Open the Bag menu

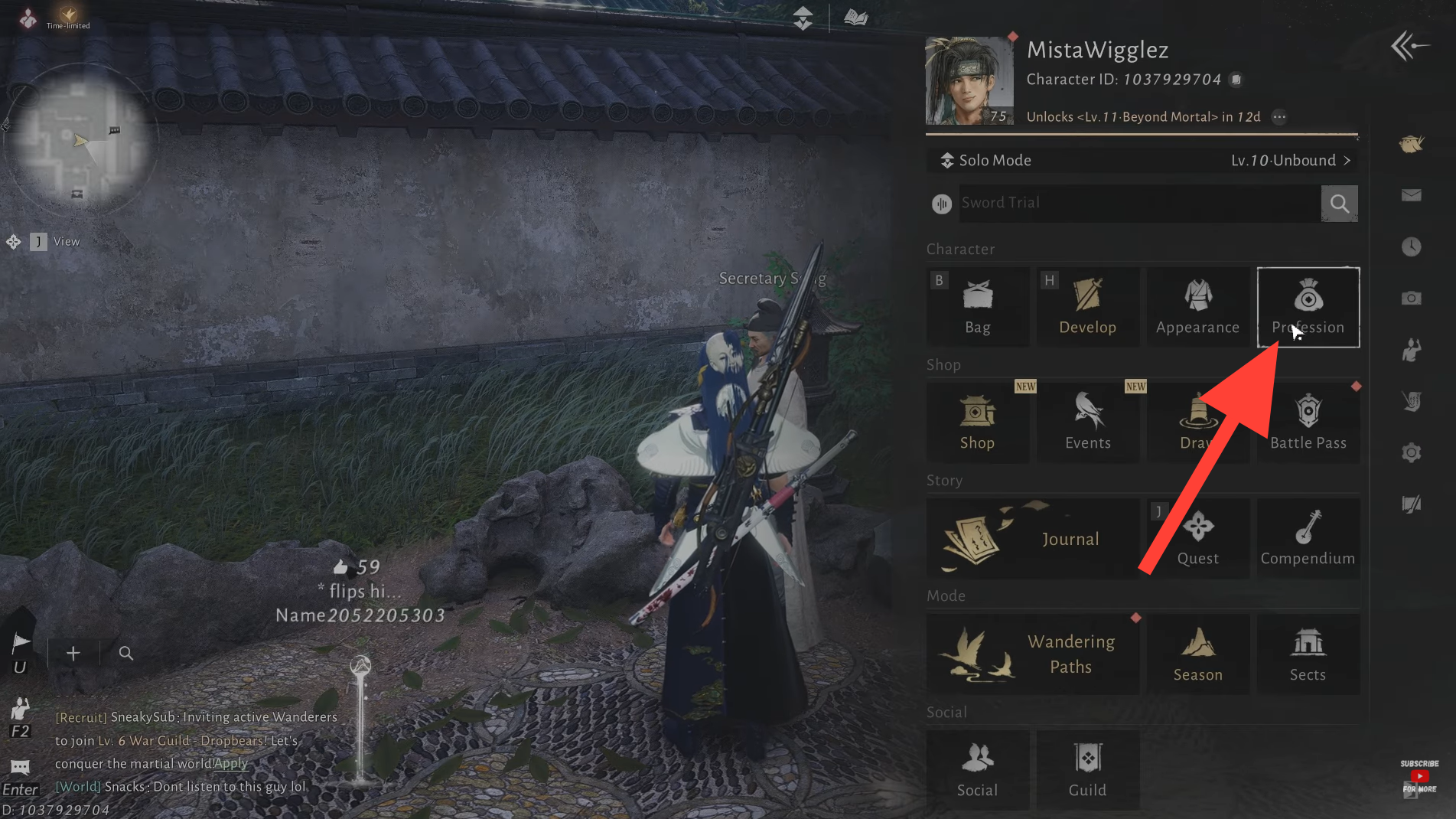[x=977, y=307]
